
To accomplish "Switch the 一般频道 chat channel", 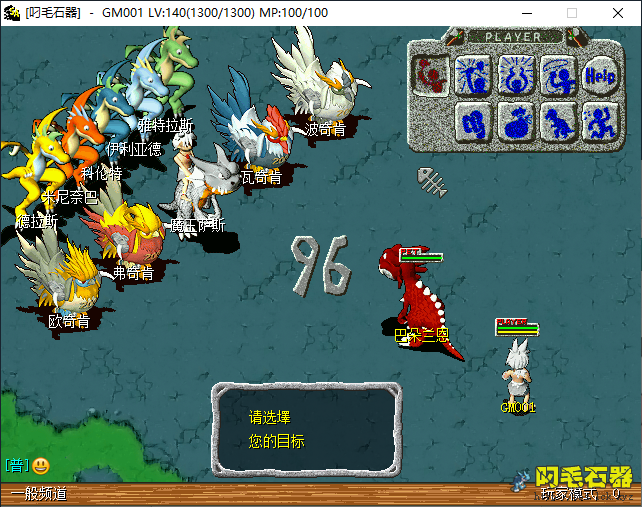I will pyautogui.click(x=39, y=493).
